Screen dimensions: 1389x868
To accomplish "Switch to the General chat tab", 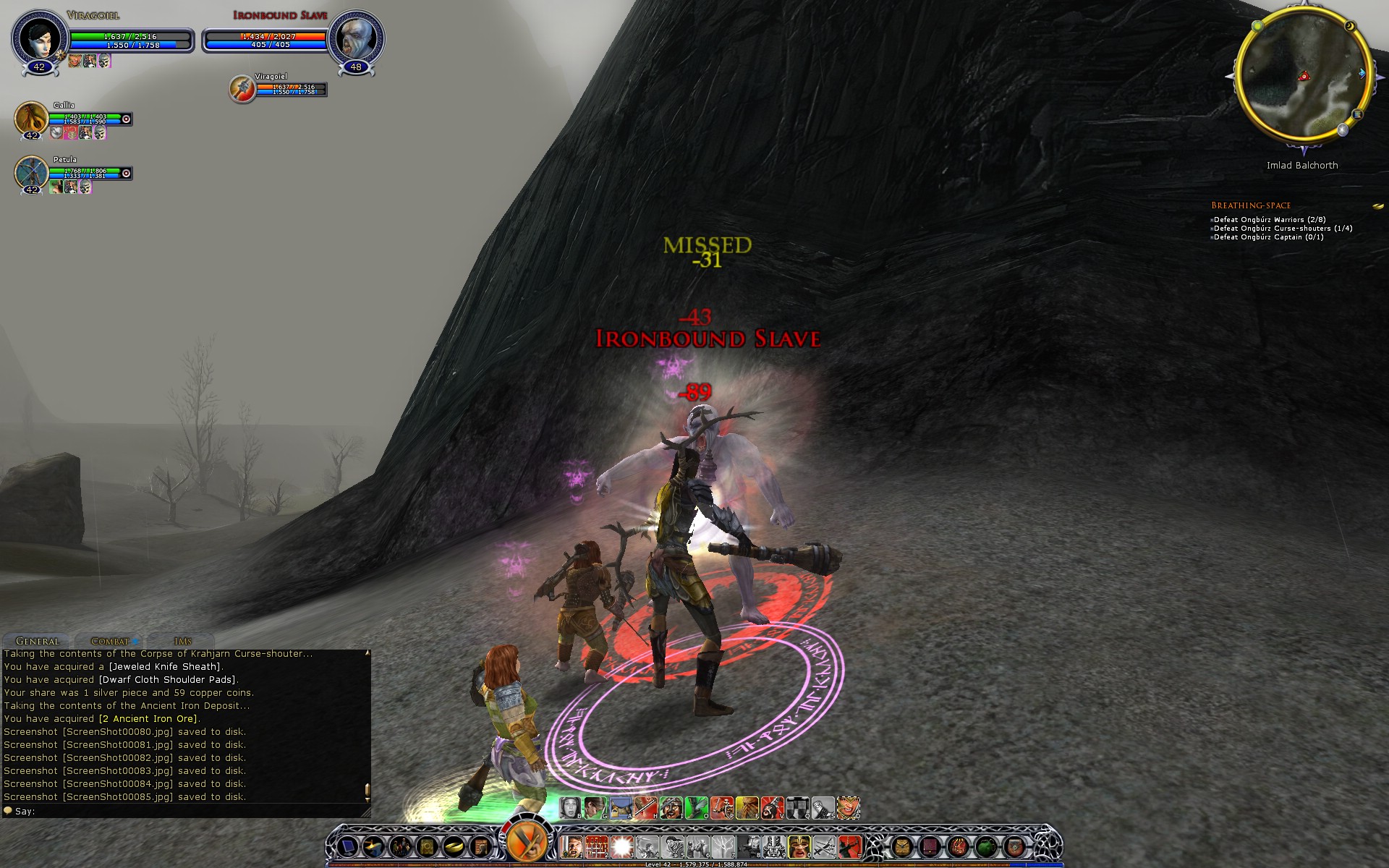I will pos(38,641).
